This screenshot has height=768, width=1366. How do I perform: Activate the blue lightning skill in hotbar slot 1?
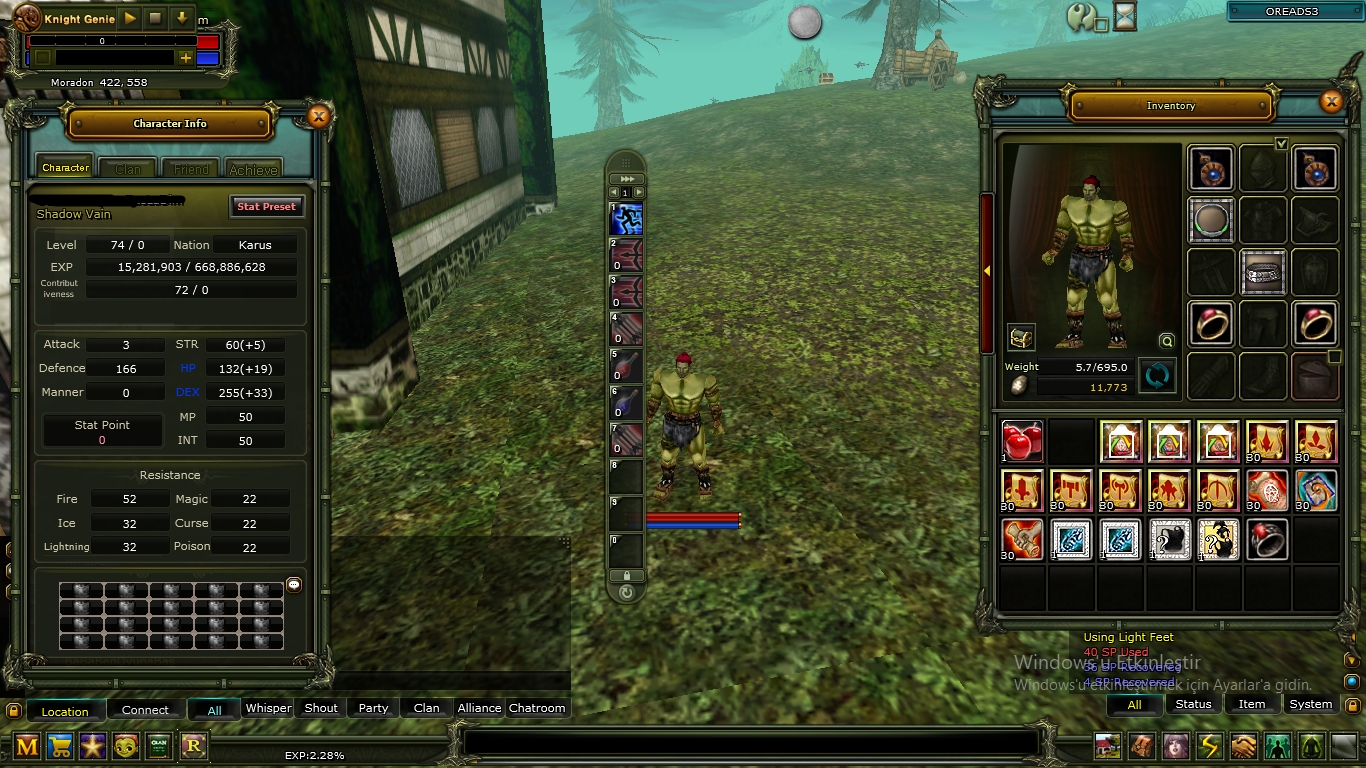coord(627,219)
